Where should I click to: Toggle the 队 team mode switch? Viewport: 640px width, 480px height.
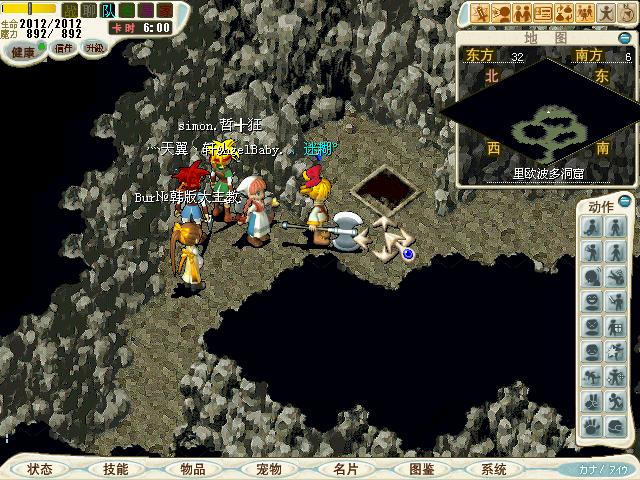click(x=107, y=10)
